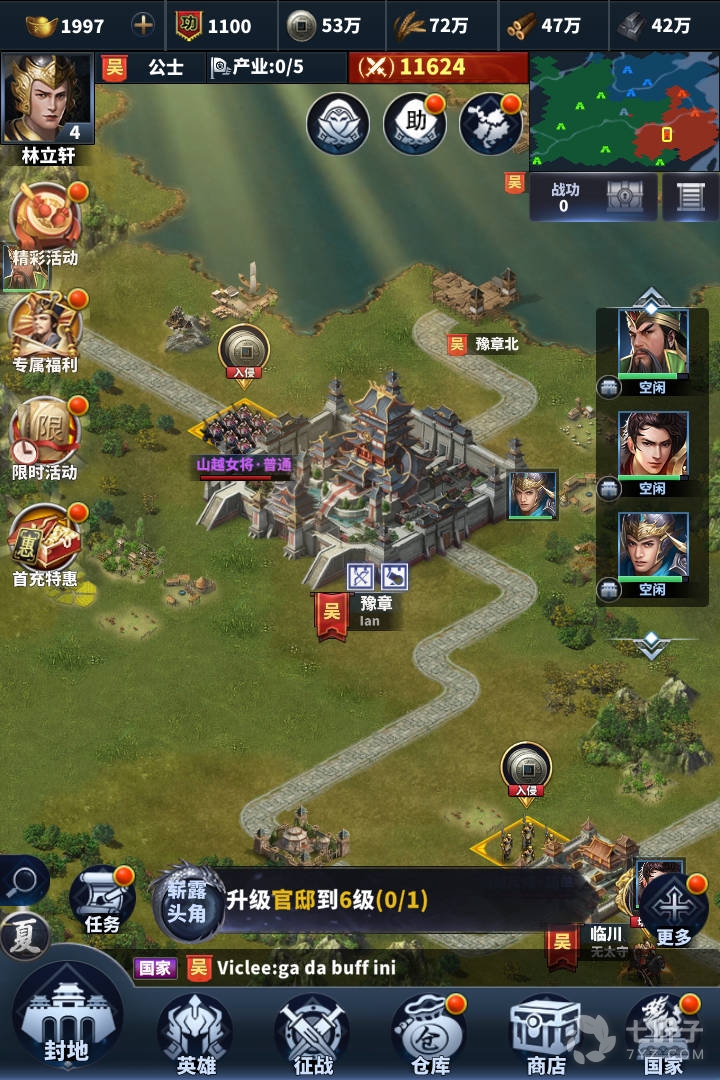720x1080 pixels.
Task: Open the 任务 quest scroll
Action: pos(102,900)
